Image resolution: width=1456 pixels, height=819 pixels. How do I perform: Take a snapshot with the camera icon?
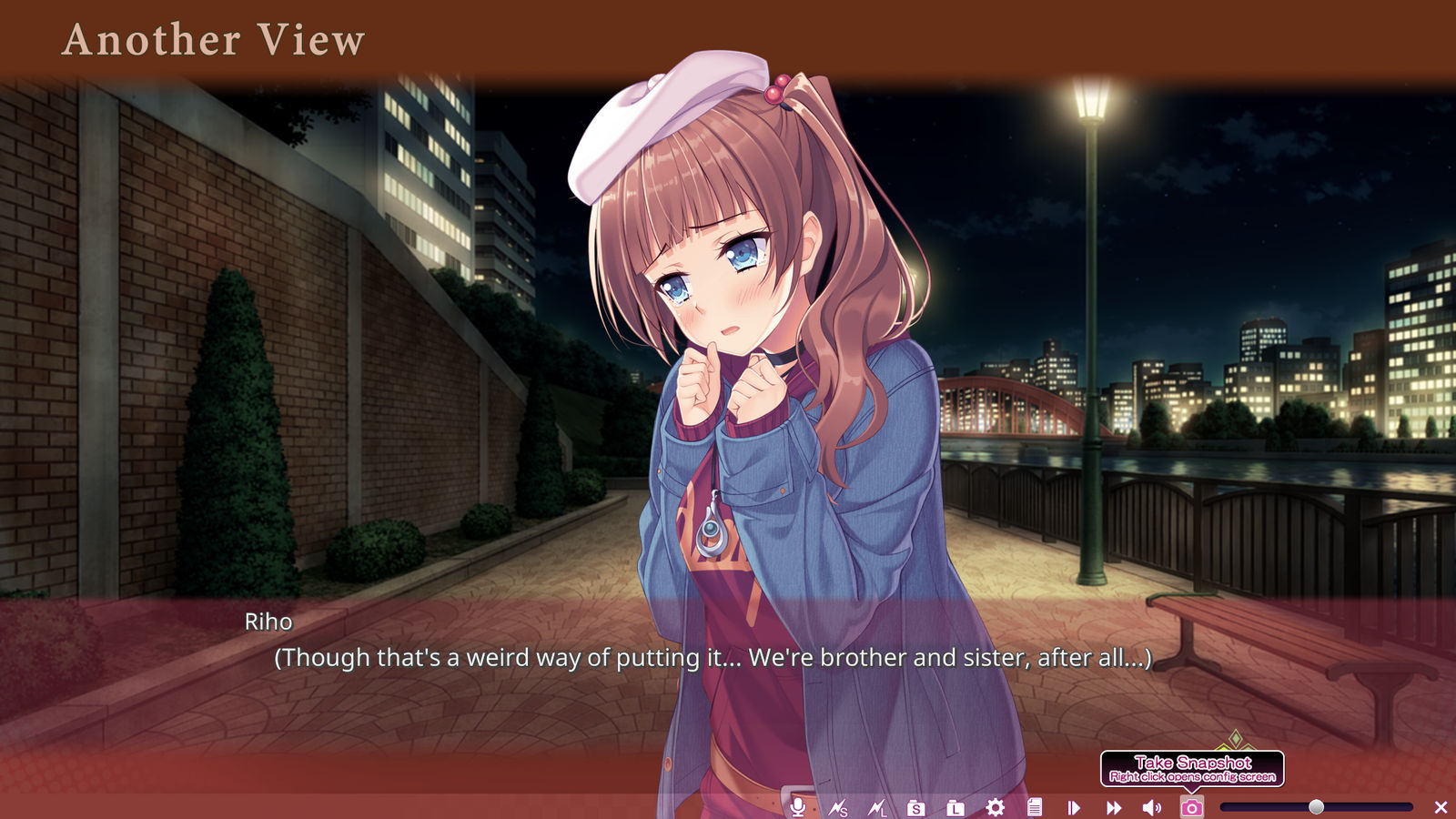[x=1191, y=807]
